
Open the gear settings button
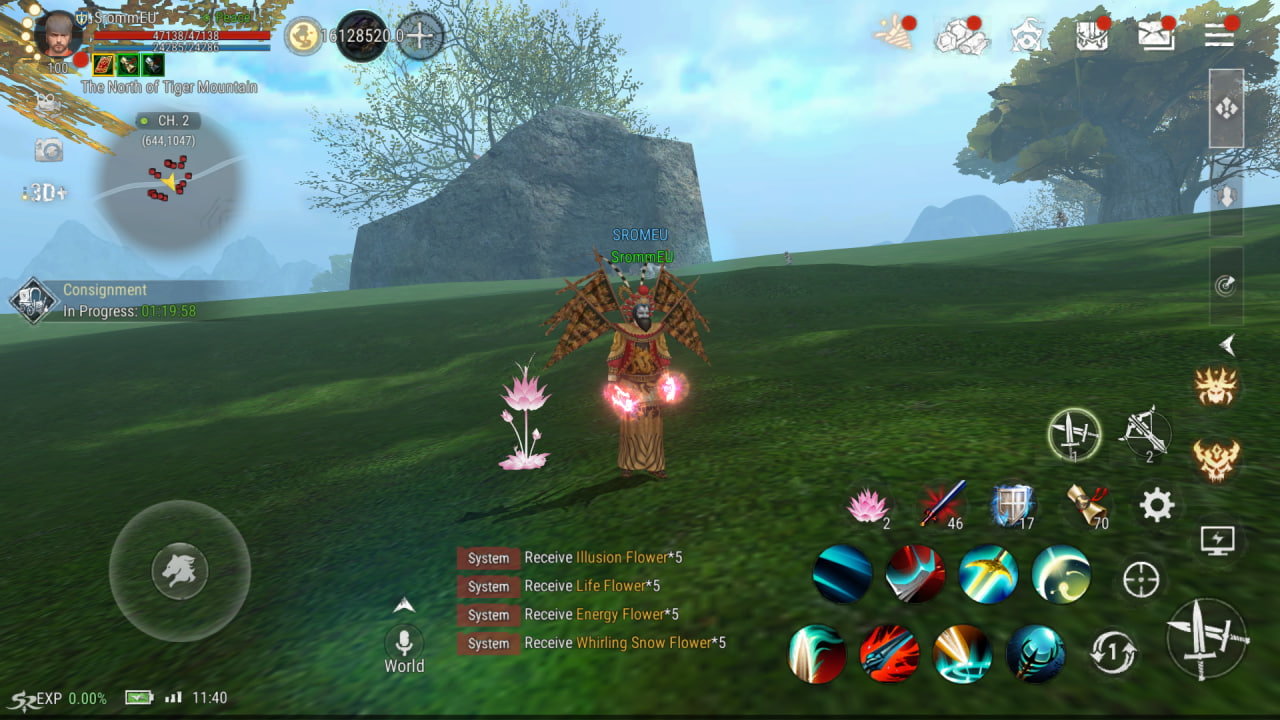[x=1156, y=506]
